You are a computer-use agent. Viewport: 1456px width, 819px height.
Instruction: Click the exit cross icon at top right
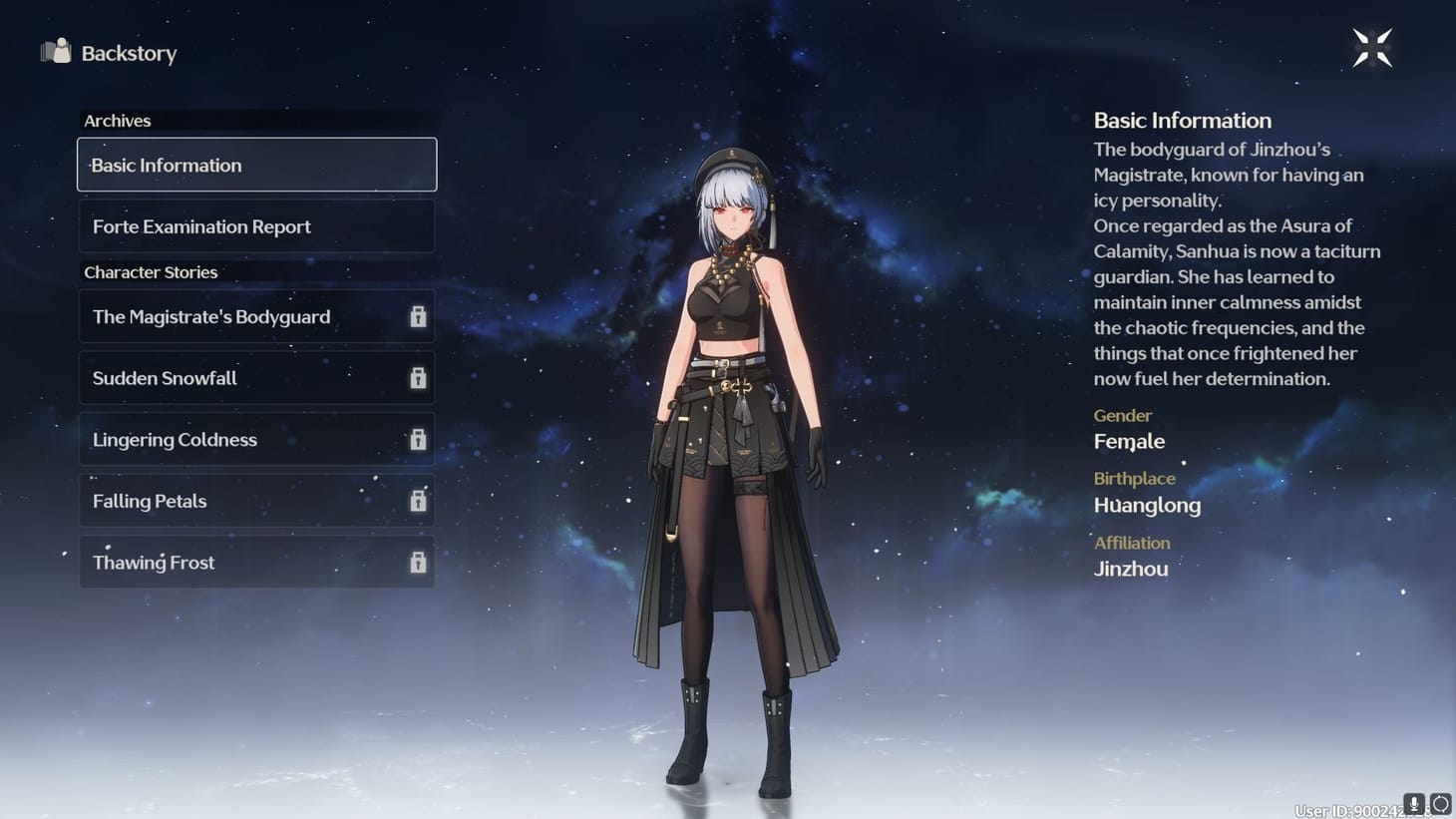pos(1371,47)
